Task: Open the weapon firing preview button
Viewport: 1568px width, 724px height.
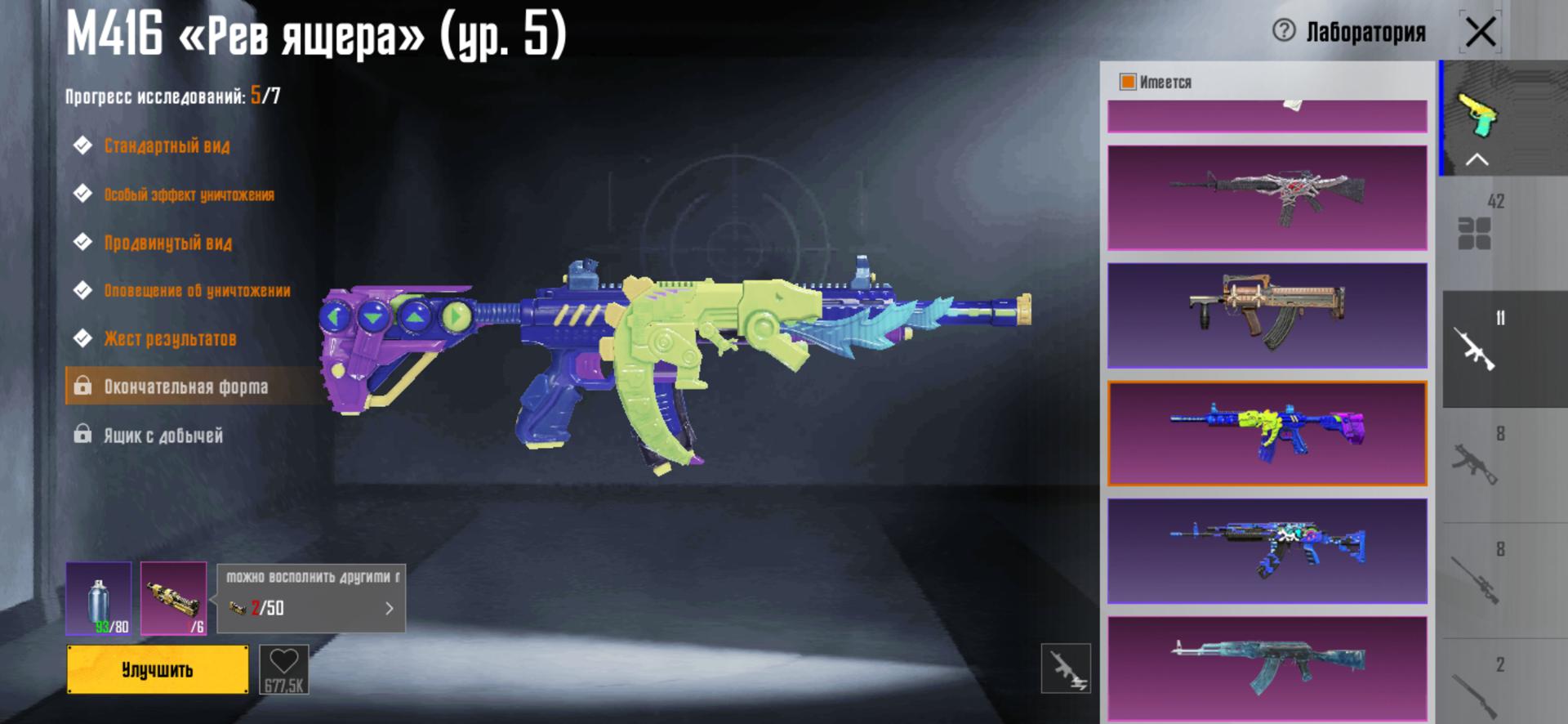Action: pyautogui.click(x=1066, y=668)
